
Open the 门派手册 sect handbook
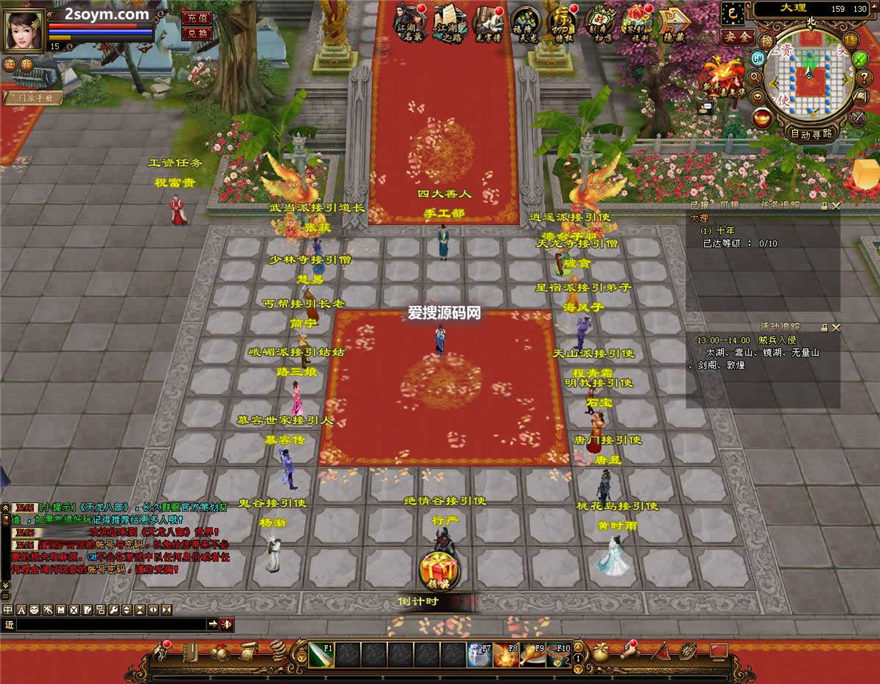(x=35, y=98)
